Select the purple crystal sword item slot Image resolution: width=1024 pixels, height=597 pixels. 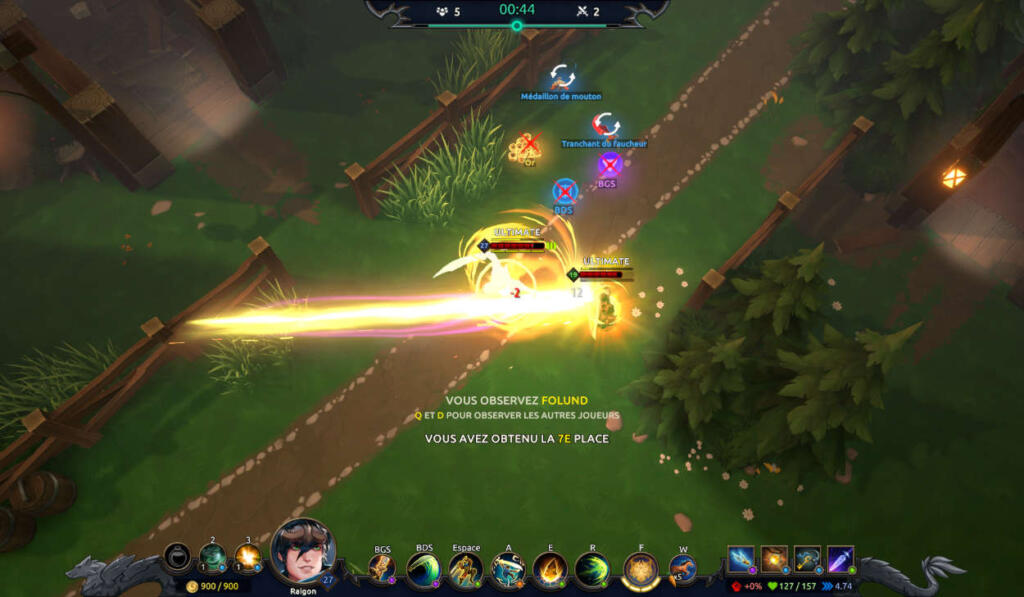(841, 559)
